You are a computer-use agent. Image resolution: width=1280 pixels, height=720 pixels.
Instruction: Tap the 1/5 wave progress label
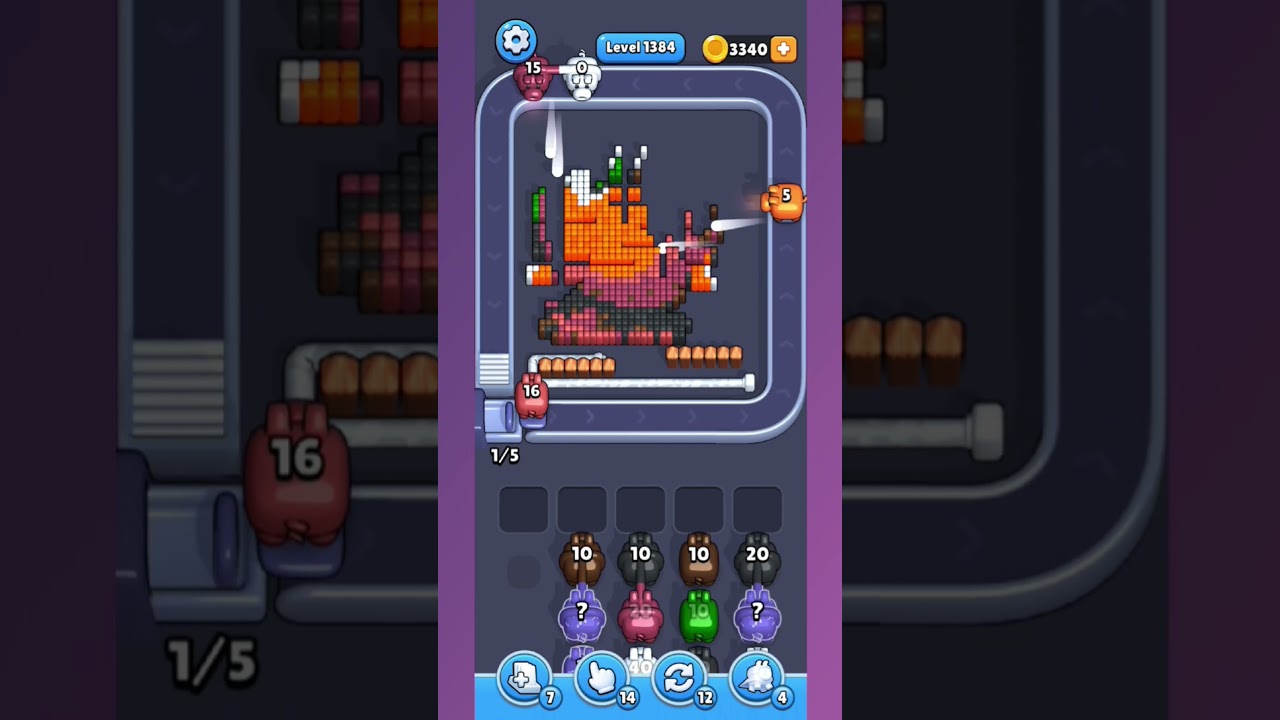[502, 454]
